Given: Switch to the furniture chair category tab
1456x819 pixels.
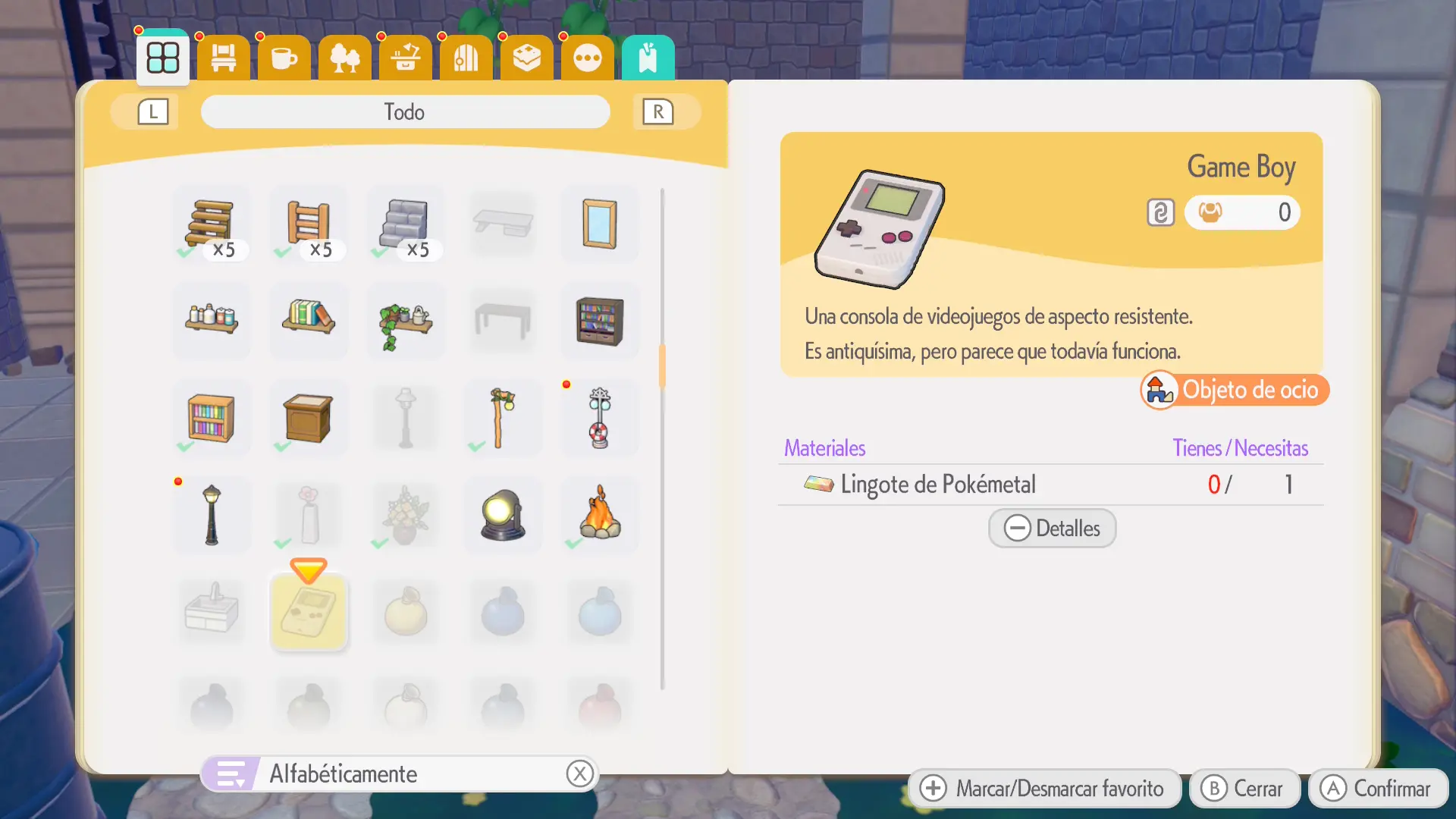Looking at the screenshot, I should 224,58.
